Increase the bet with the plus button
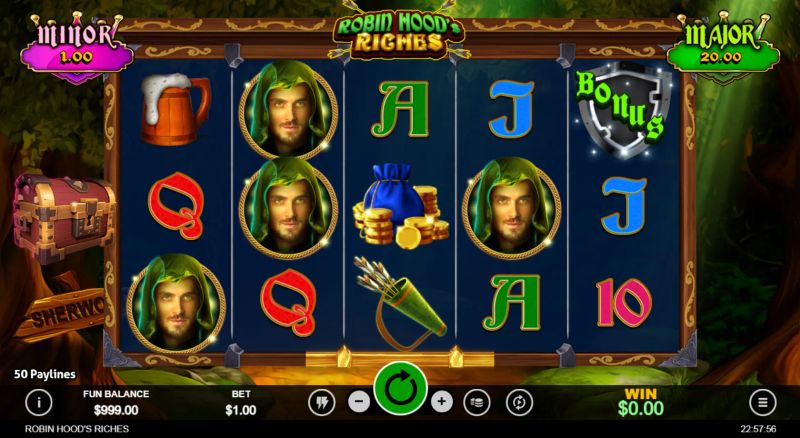Screen dimensions: 800x438 442,402
